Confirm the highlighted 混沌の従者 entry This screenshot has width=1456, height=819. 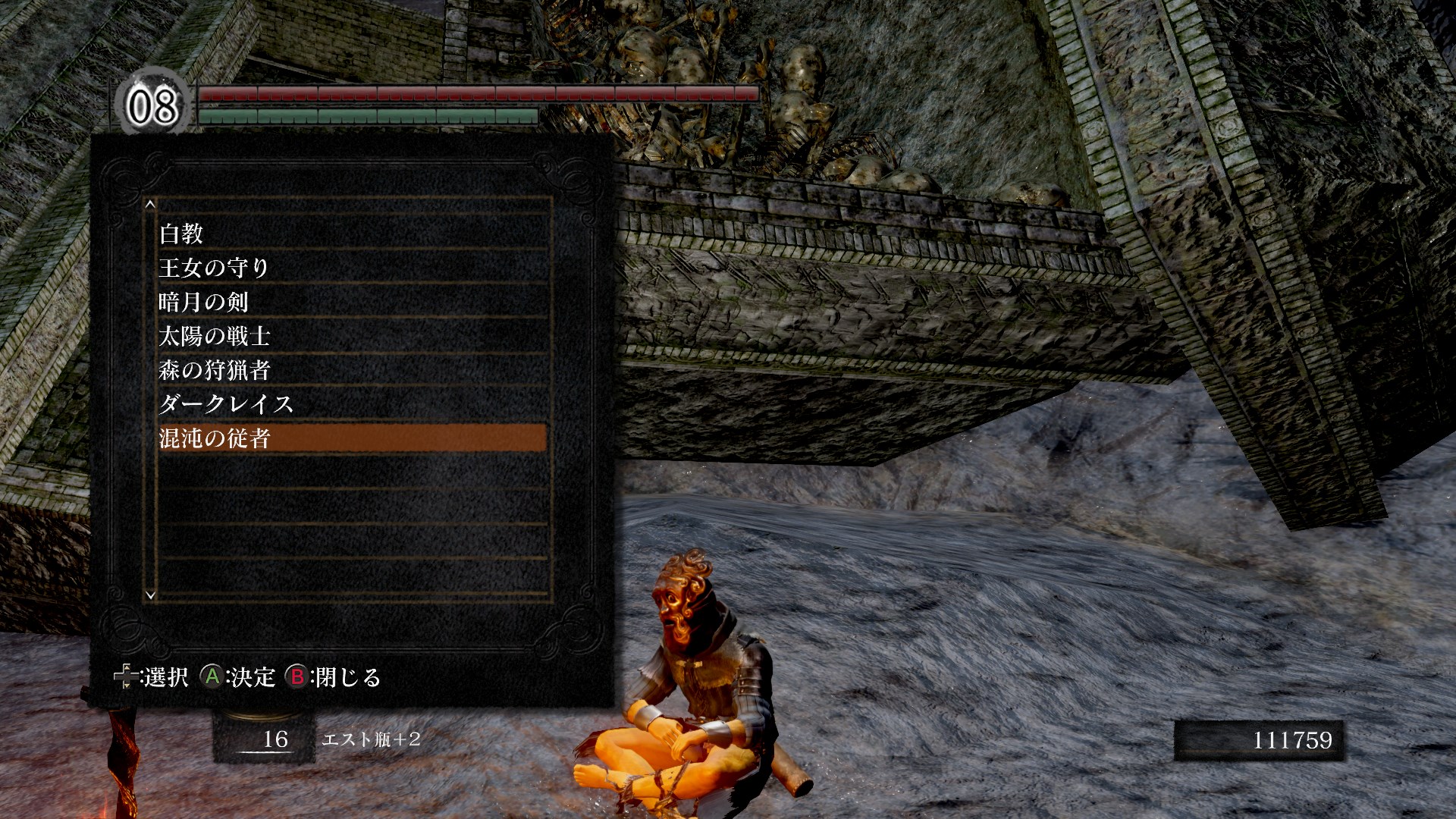tap(352, 438)
